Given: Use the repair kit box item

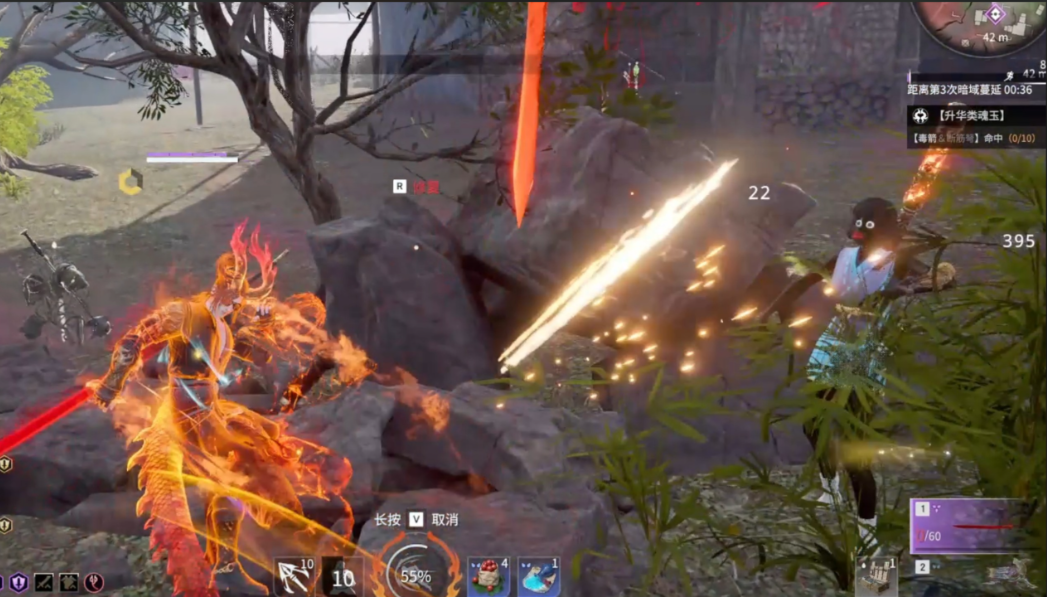Looking at the screenshot, I should click(875, 579).
